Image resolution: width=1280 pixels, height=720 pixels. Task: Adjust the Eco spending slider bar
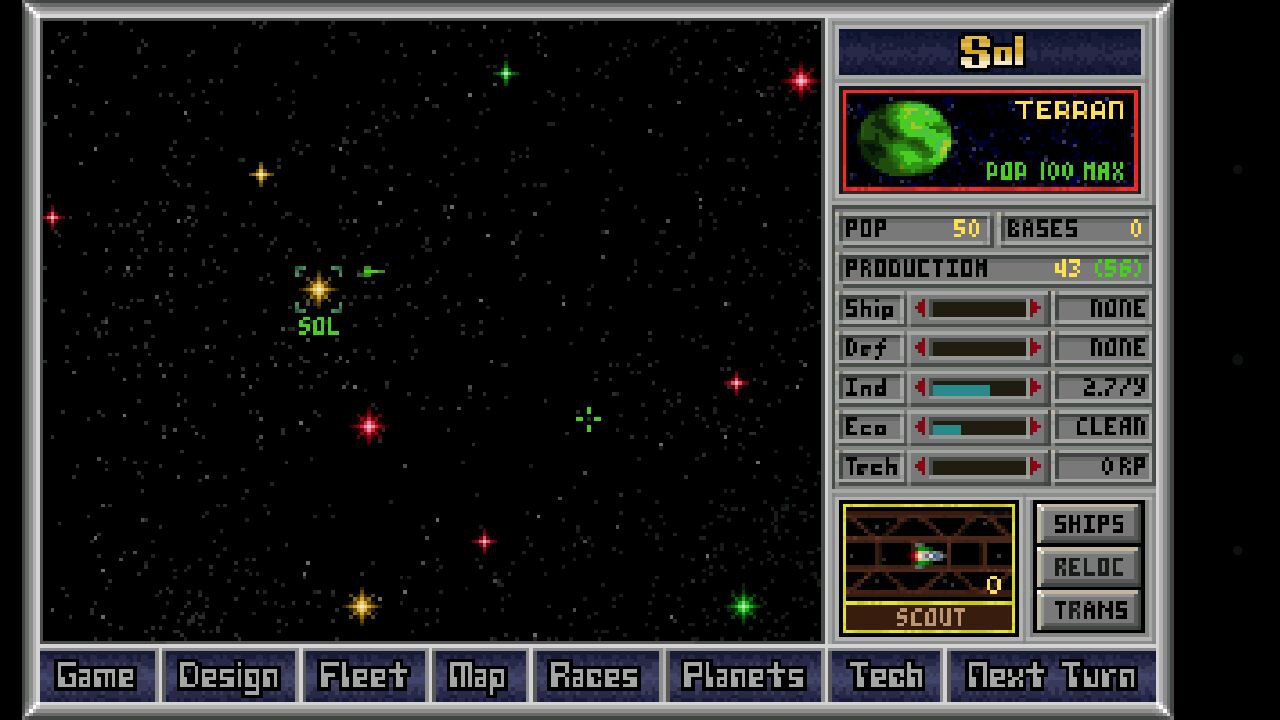[x=978, y=428]
